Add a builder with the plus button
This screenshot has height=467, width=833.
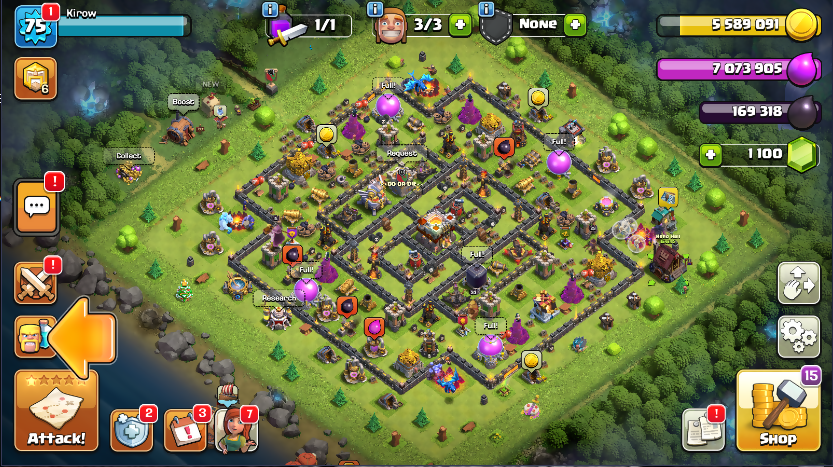pyautogui.click(x=459, y=24)
